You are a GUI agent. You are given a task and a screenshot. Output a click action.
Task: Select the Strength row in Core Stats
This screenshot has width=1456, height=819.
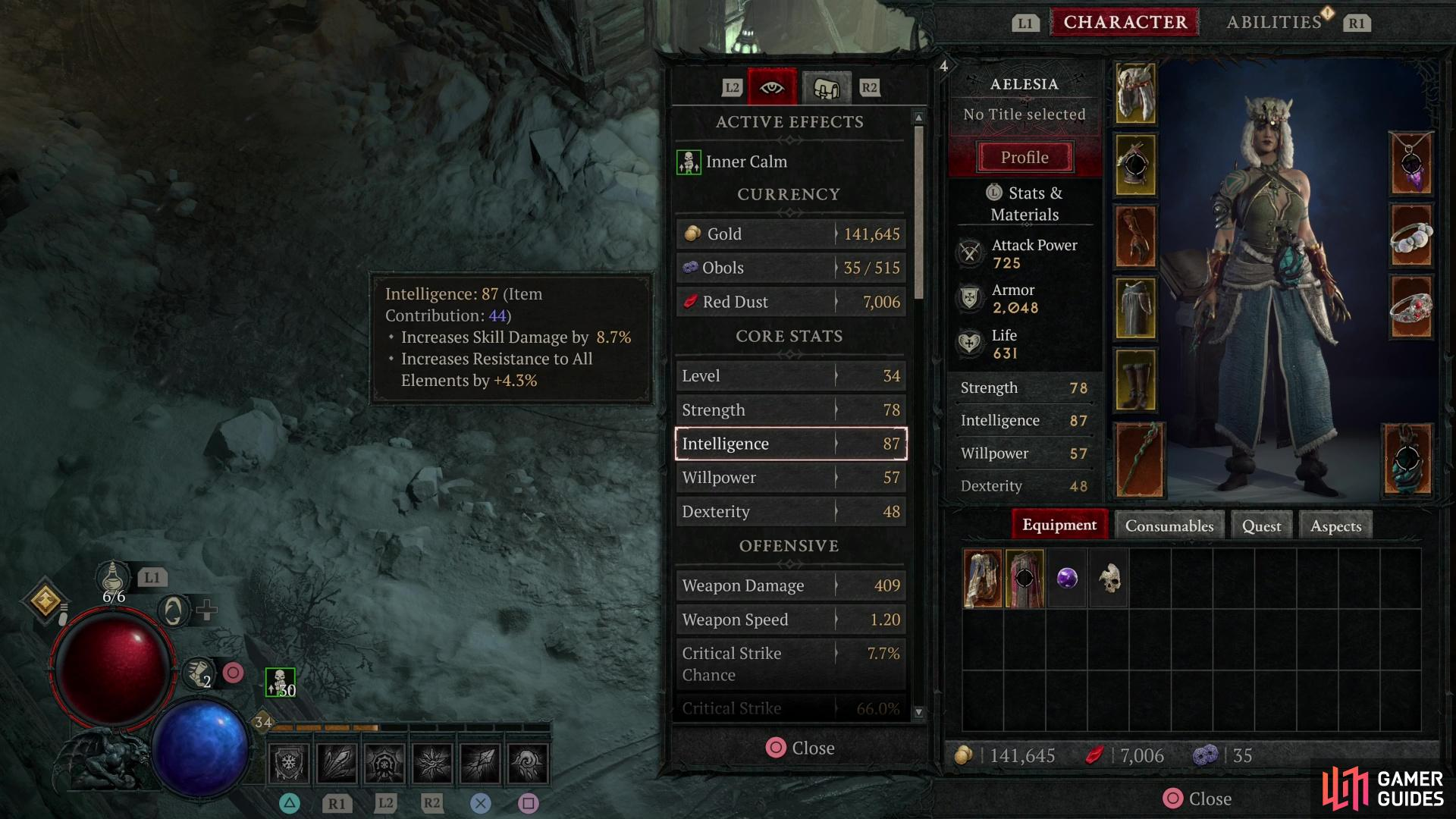coord(790,410)
